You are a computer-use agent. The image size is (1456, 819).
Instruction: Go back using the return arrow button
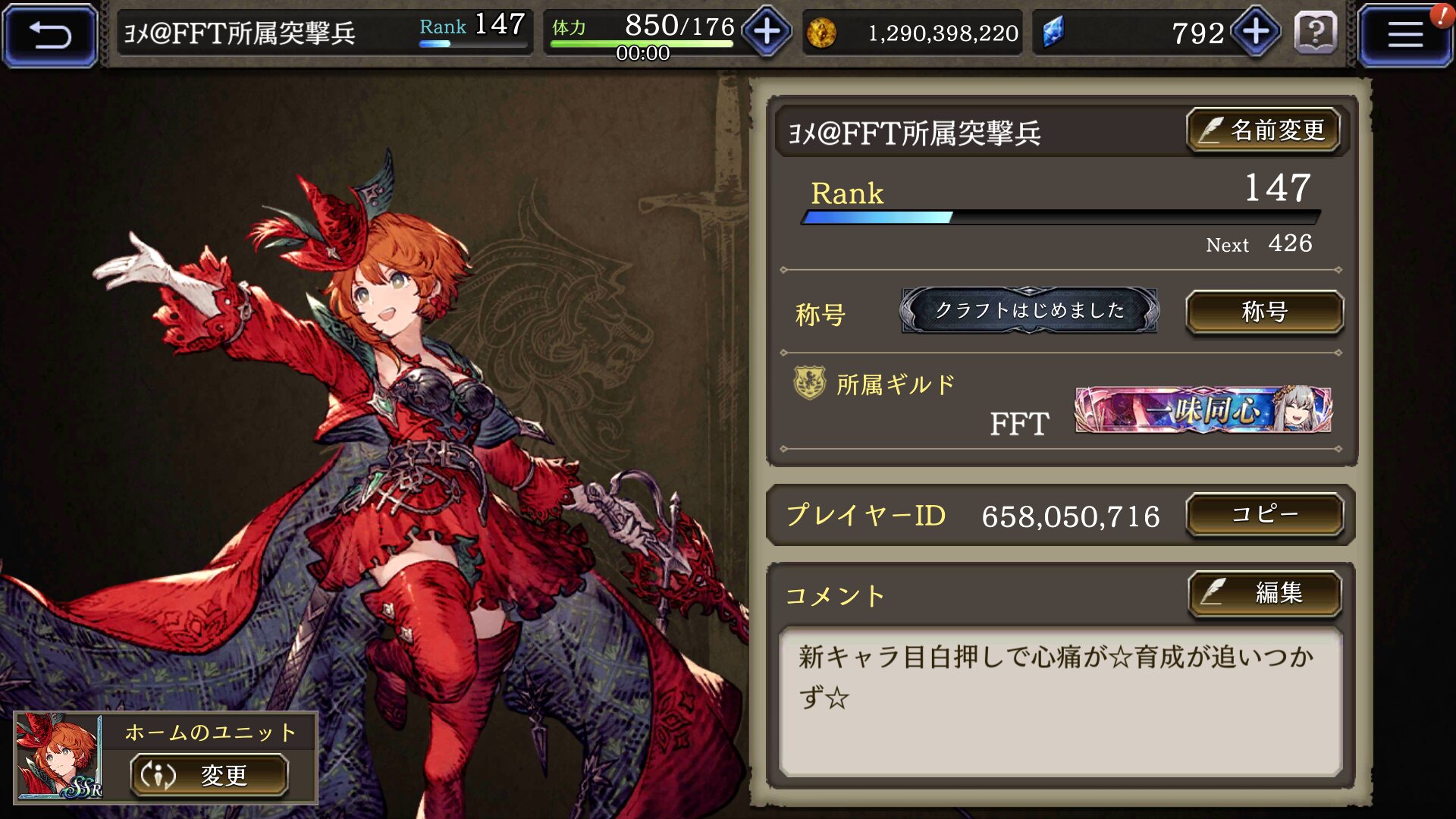coord(50,35)
